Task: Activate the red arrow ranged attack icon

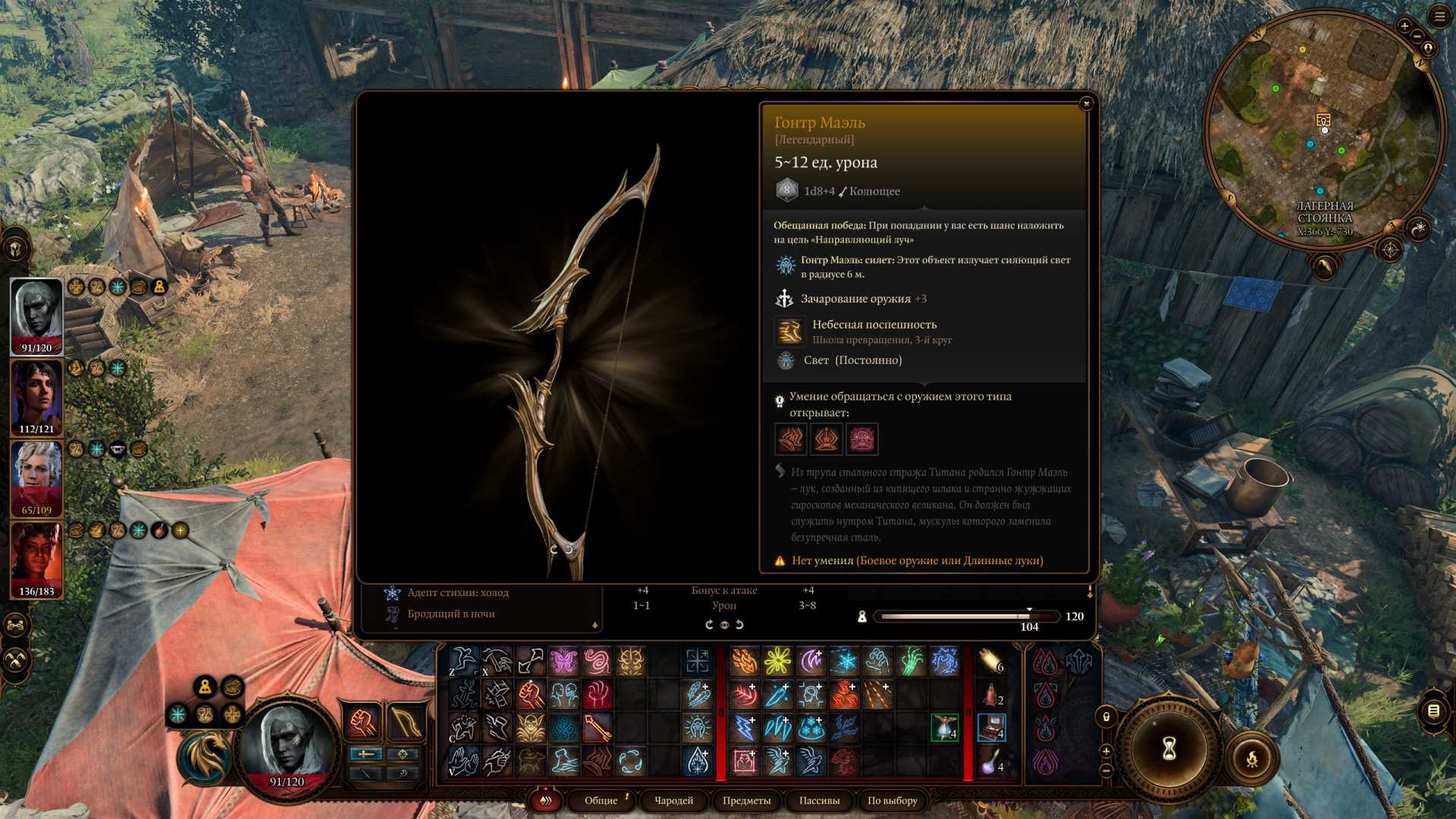Action: click(597, 728)
